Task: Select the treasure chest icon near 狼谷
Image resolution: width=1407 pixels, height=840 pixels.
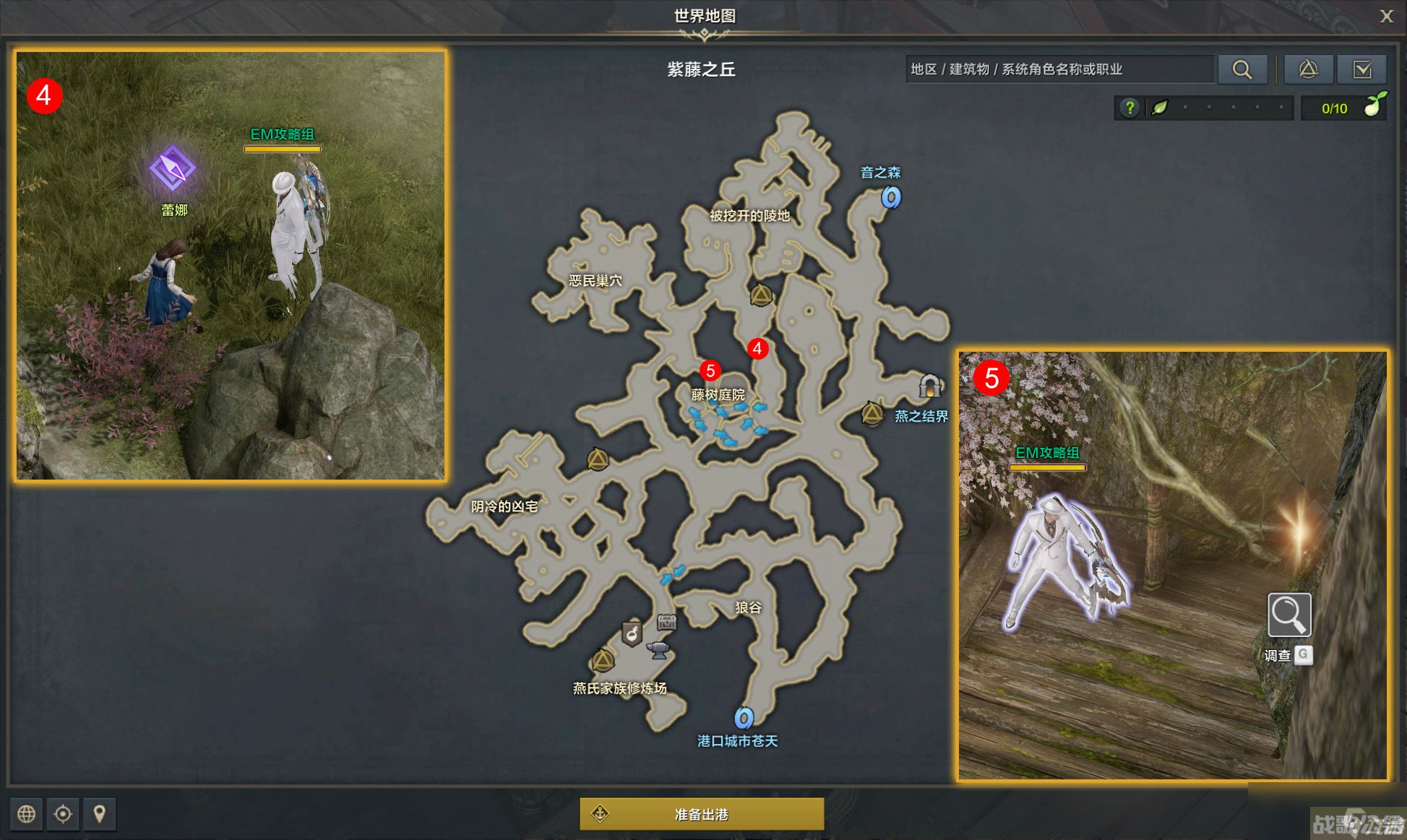Action: tap(667, 621)
